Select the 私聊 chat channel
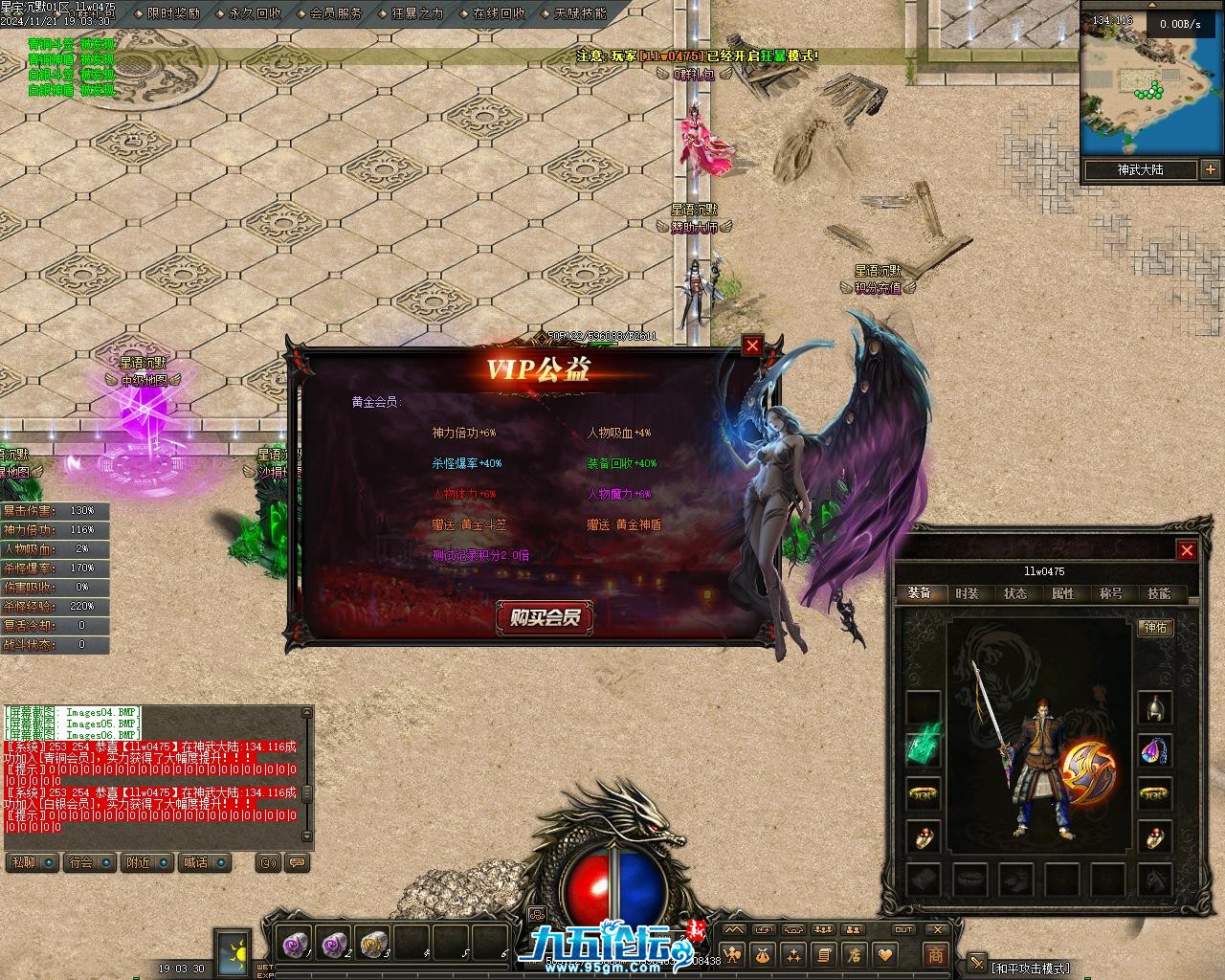The width and height of the screenshot is (1225, 980). 23,862
